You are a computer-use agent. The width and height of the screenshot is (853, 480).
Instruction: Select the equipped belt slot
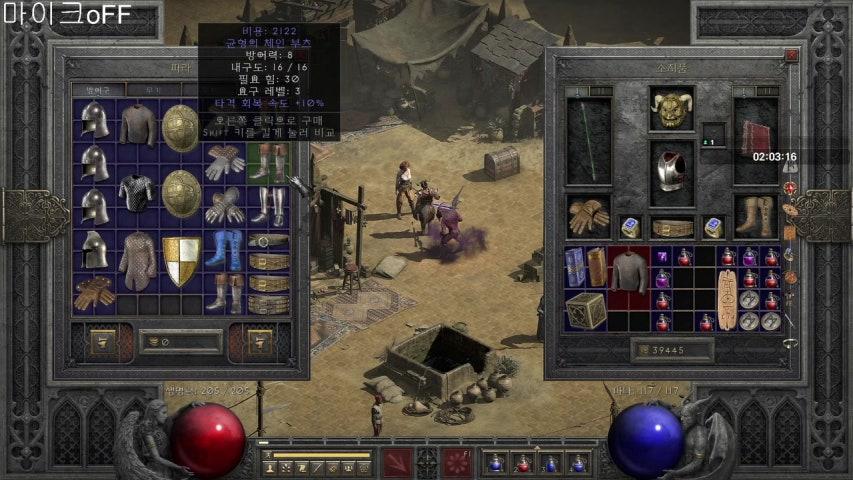(x=671, y=228)
